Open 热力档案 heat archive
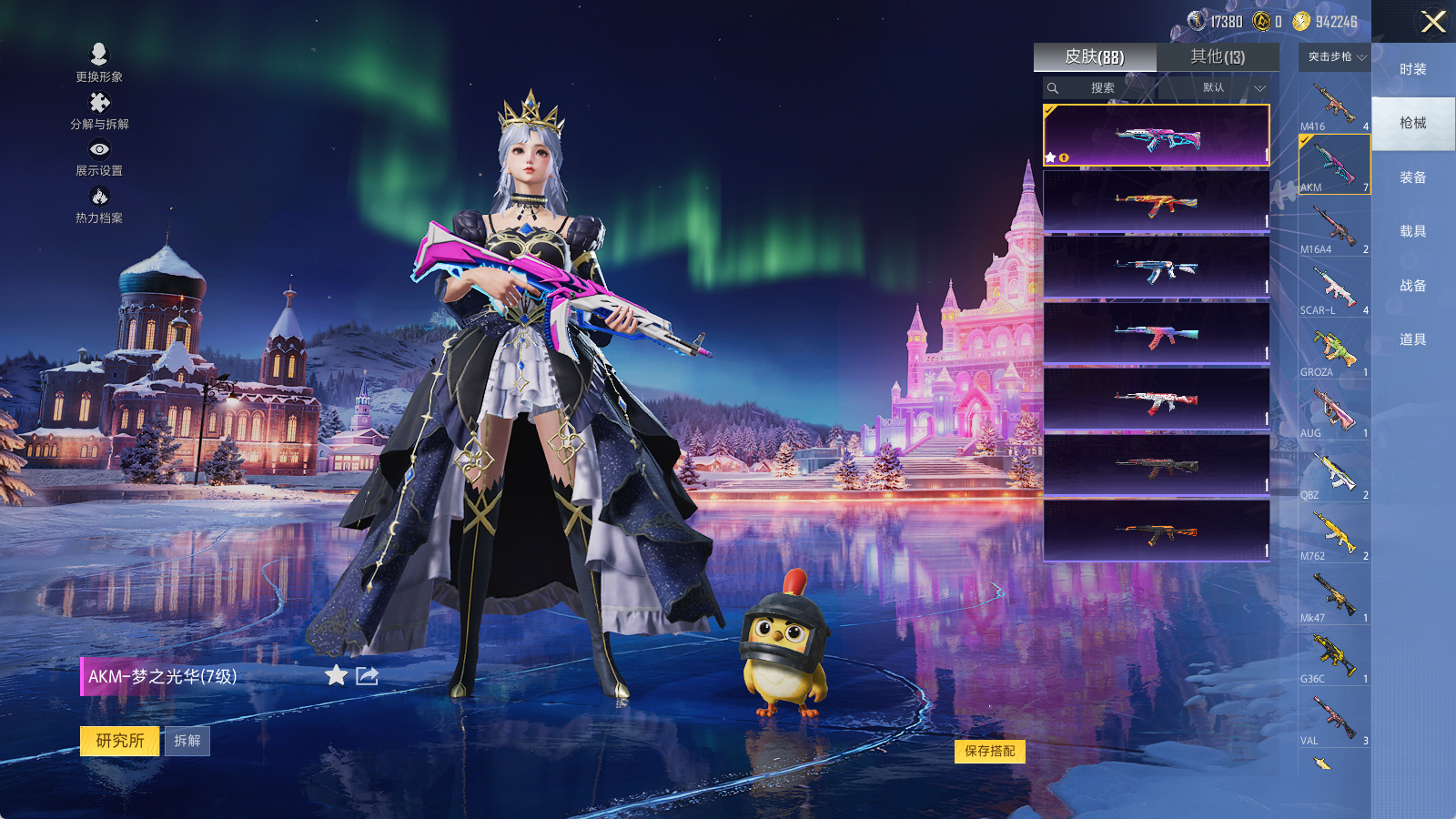1456x819 pixels. [x=99, y=205]
